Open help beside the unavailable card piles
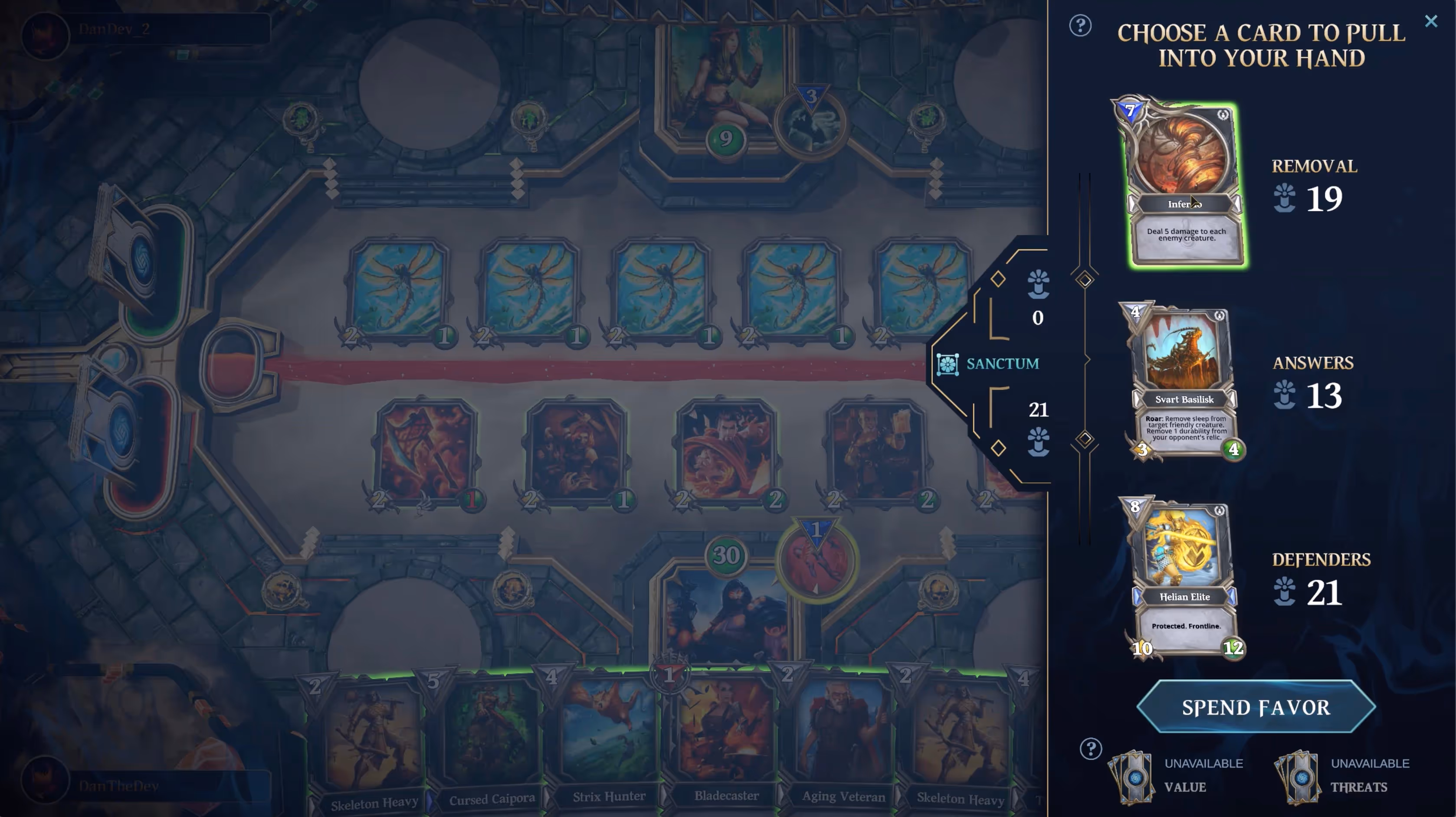 point(1090,748)
